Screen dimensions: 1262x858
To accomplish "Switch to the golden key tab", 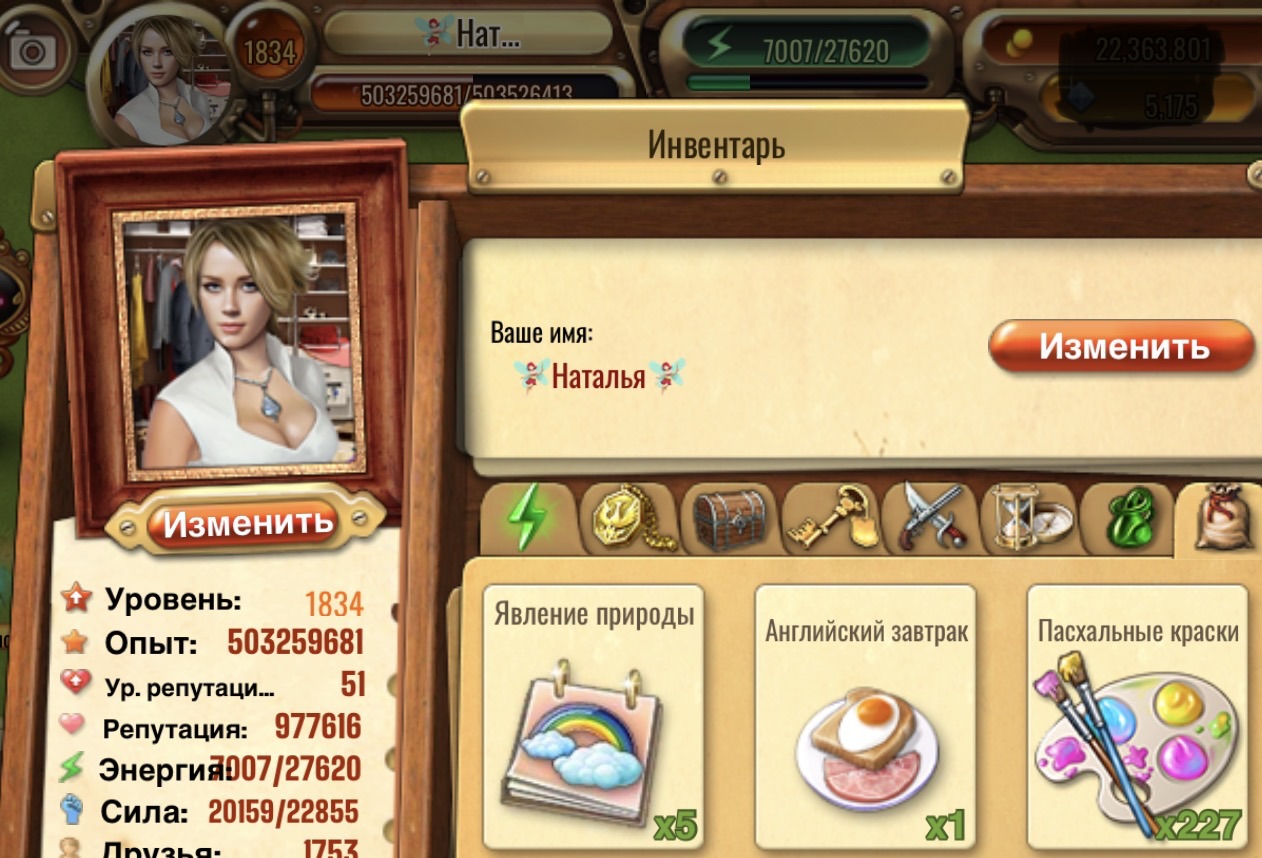I will [x=830, y=520].
